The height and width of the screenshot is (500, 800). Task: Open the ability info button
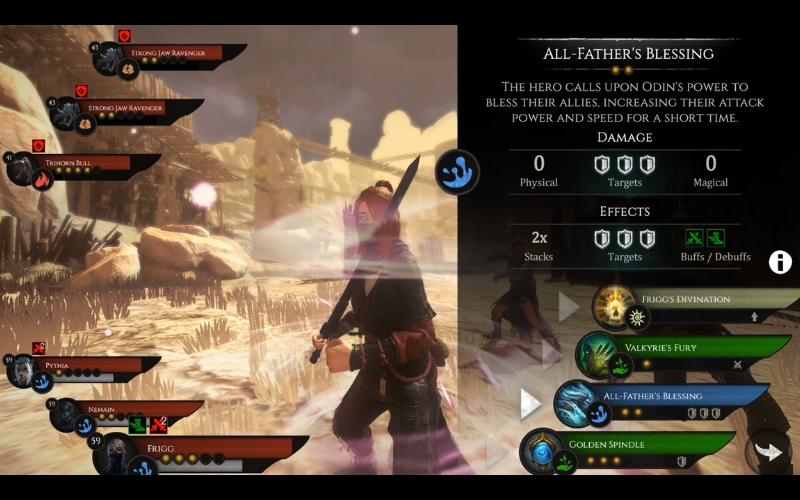click(780, 262)
